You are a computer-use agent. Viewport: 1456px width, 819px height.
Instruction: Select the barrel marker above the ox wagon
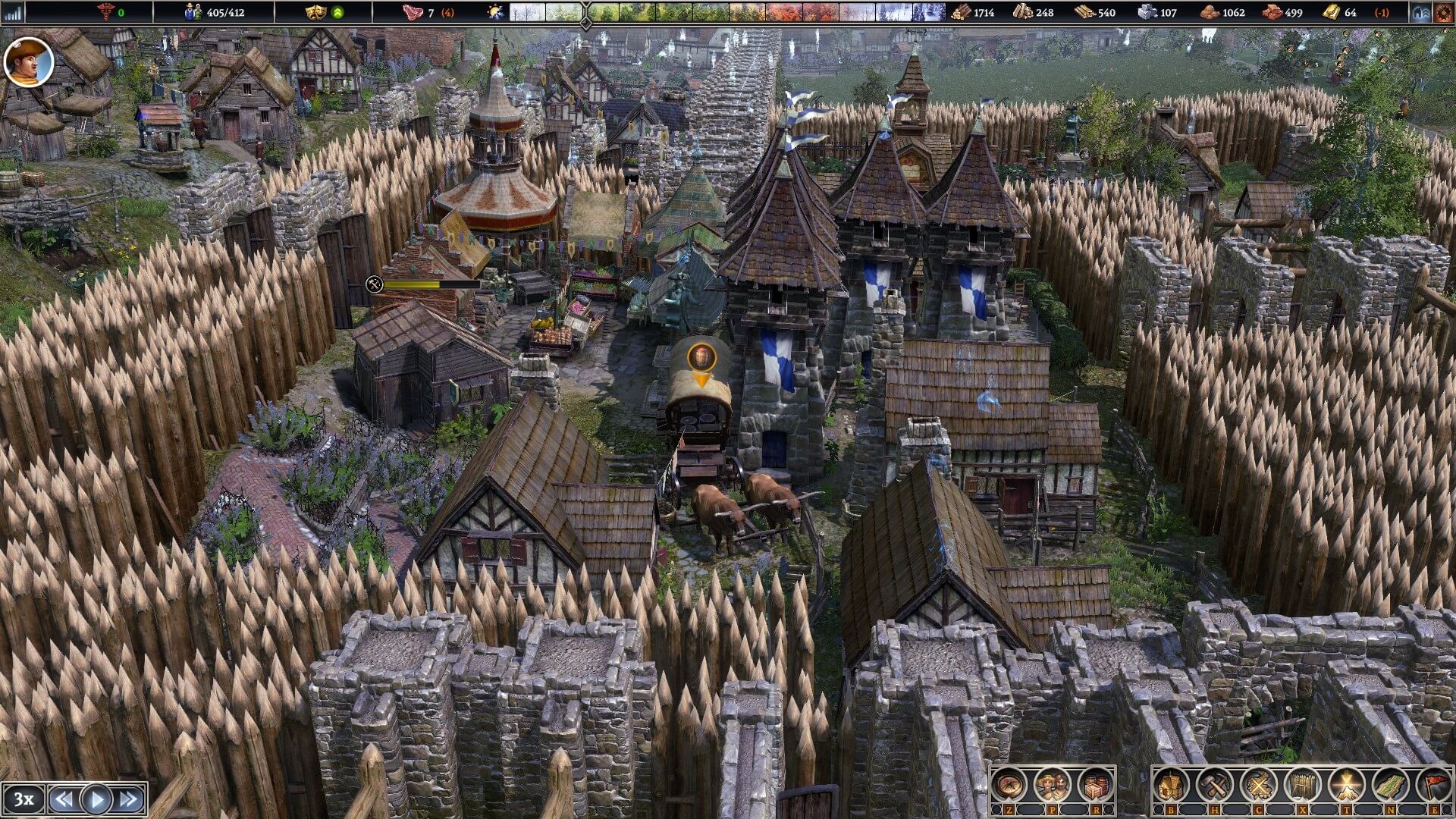point(701,356)
